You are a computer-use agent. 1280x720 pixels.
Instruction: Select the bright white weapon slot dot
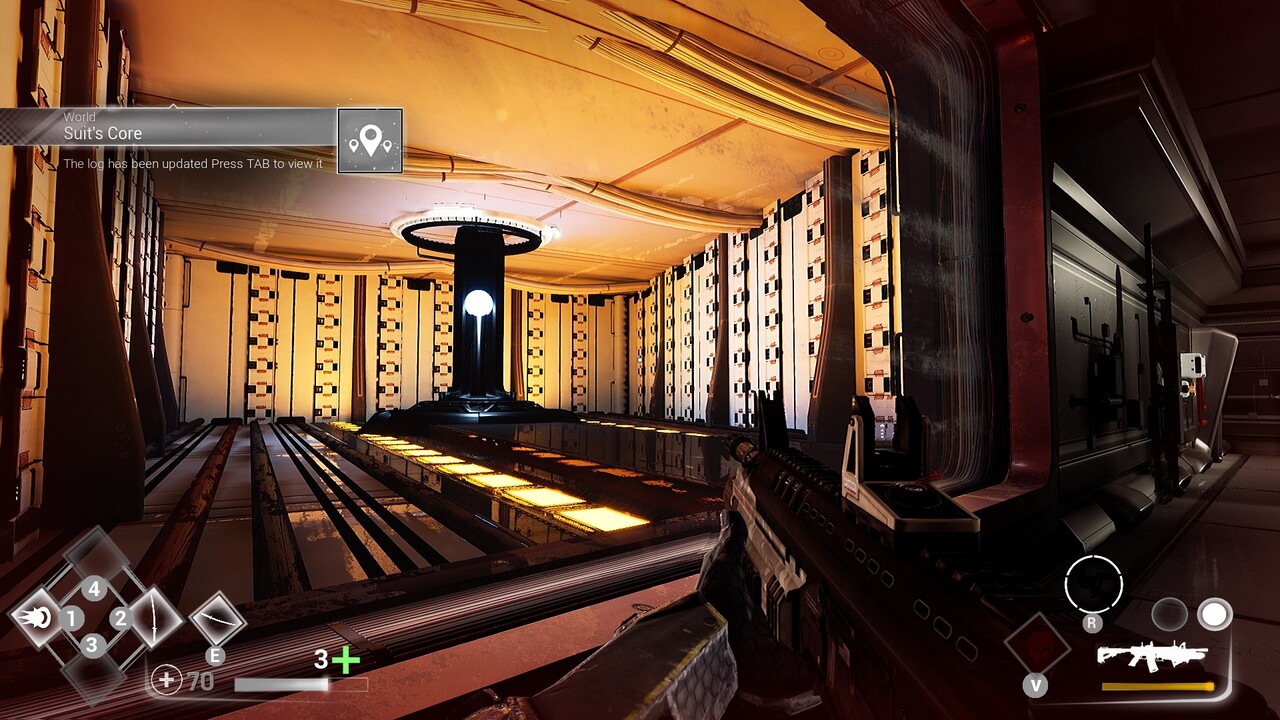coord(1215,614)
